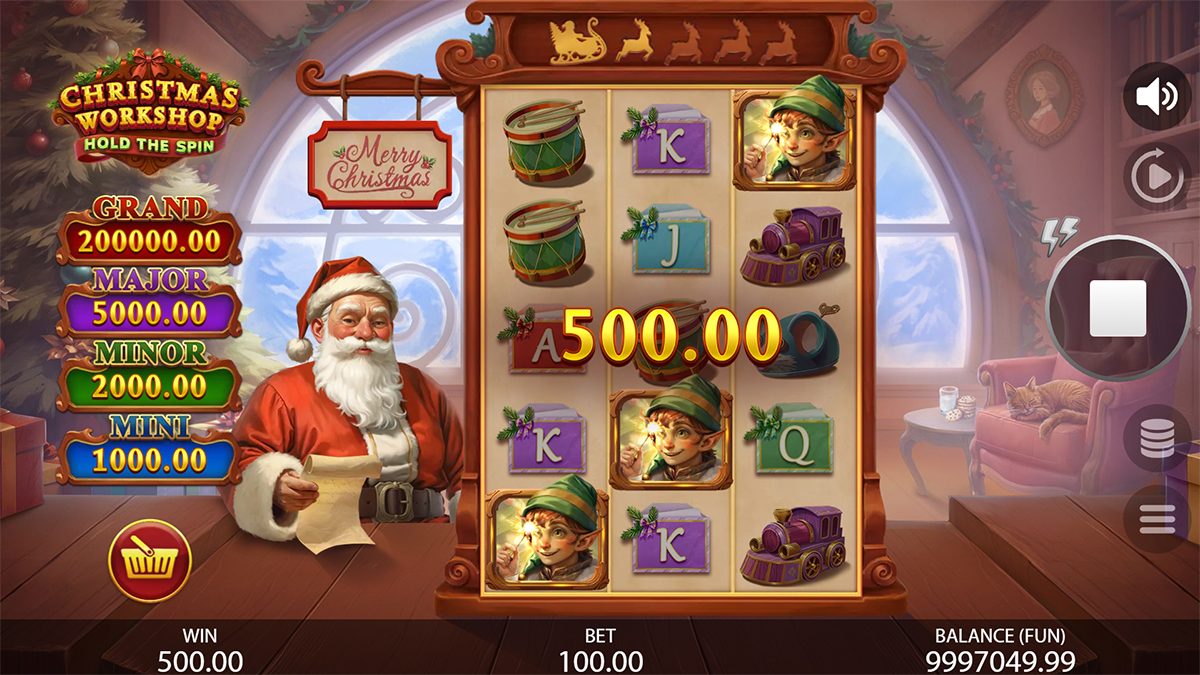Toggle the sound speaker icon

pyautogui.click(x=1156, y=97)
